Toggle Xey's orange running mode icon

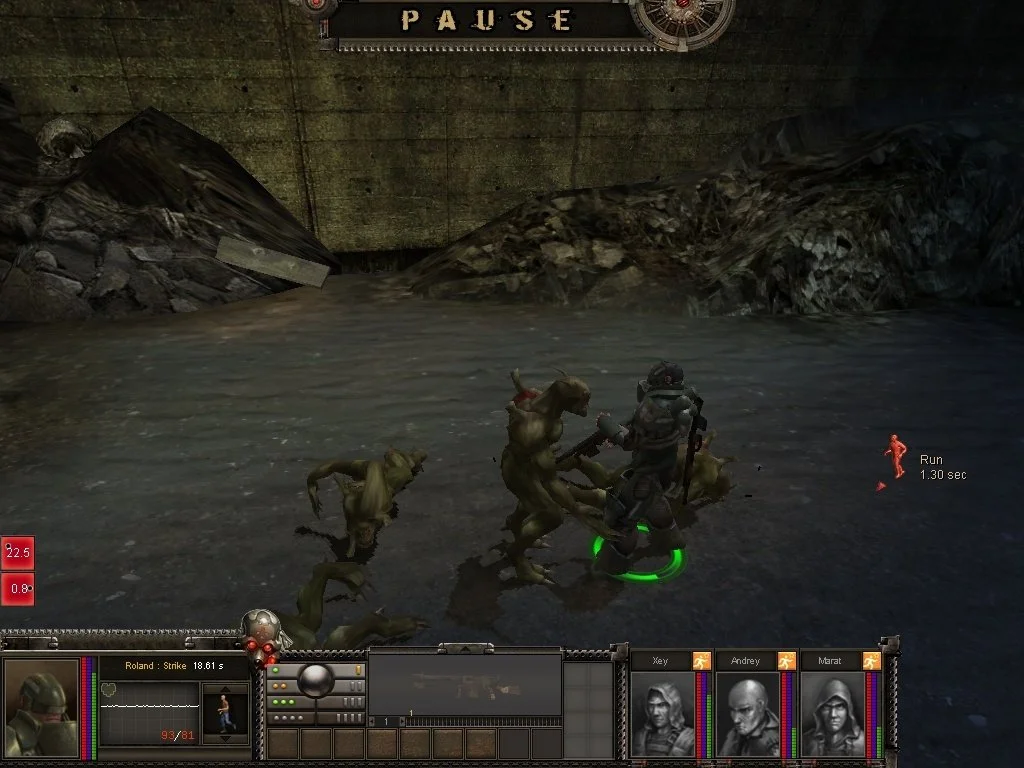701,661
